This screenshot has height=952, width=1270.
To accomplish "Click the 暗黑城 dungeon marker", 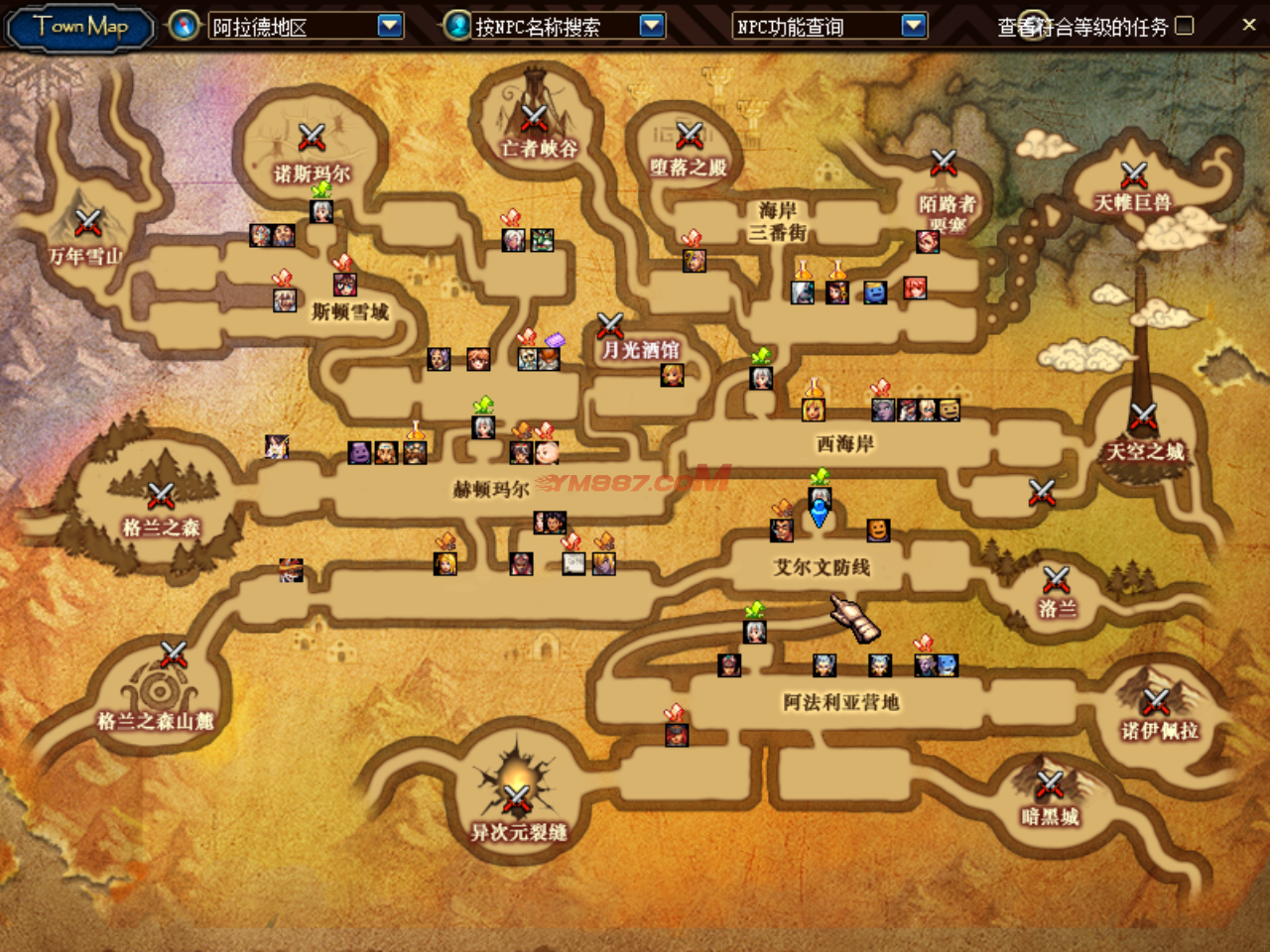I will click(1050, 784).
